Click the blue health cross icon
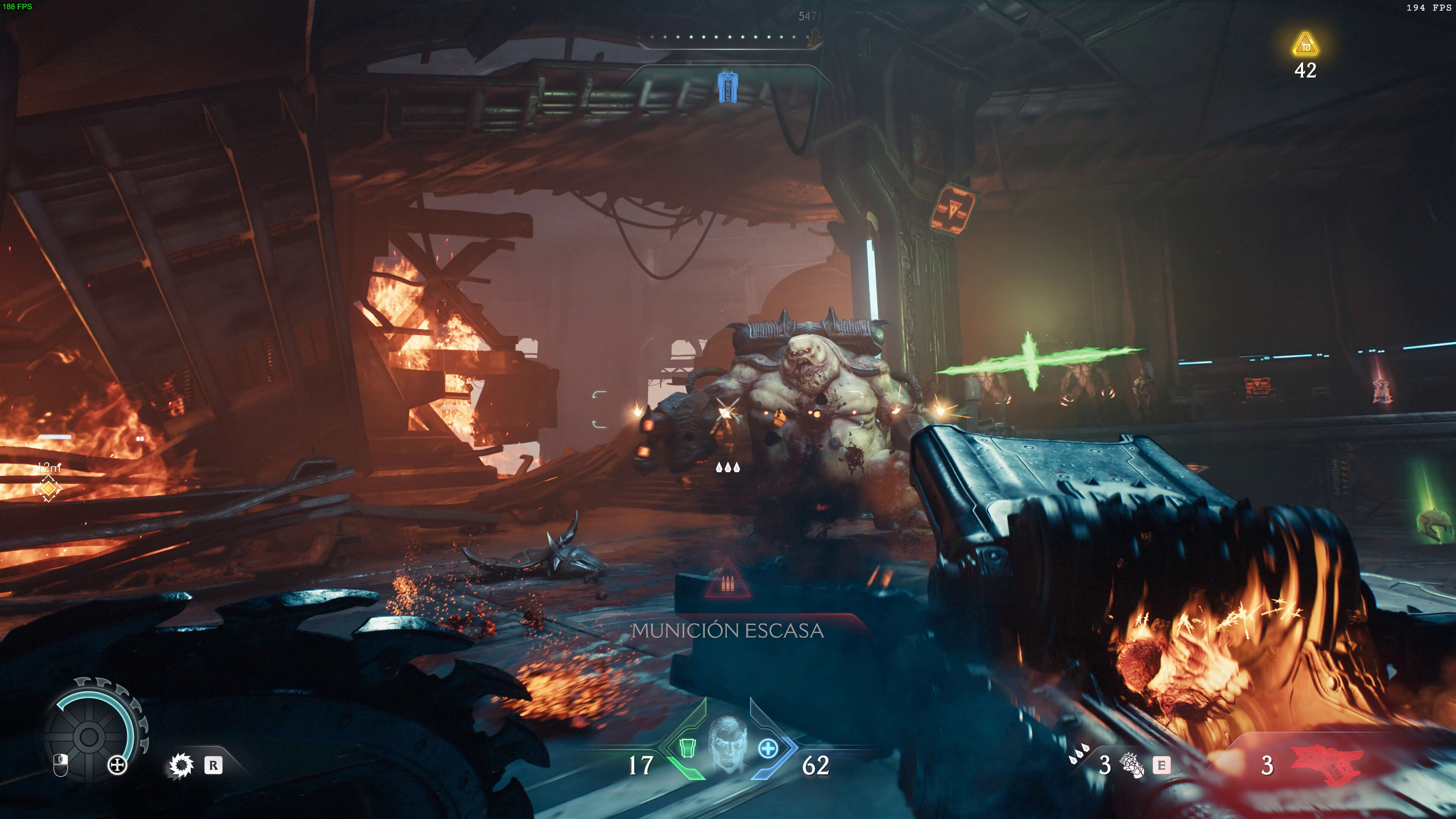Screen dimensions: 1456x819 point(767,749)
